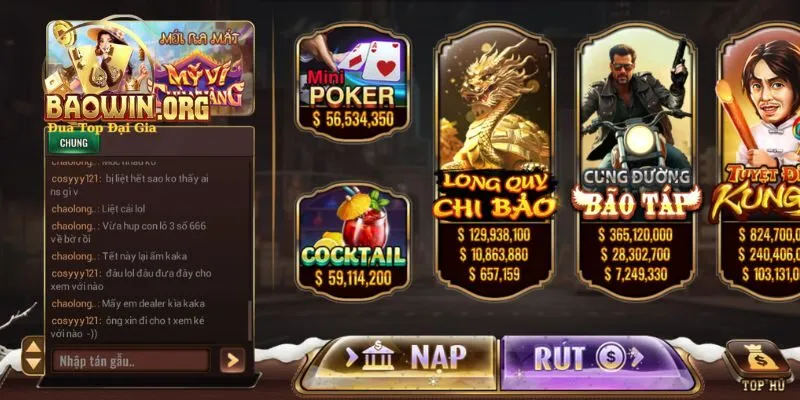Toggle chat panel size with arrows button
The image size is (800, 400).
coord(33,358)
